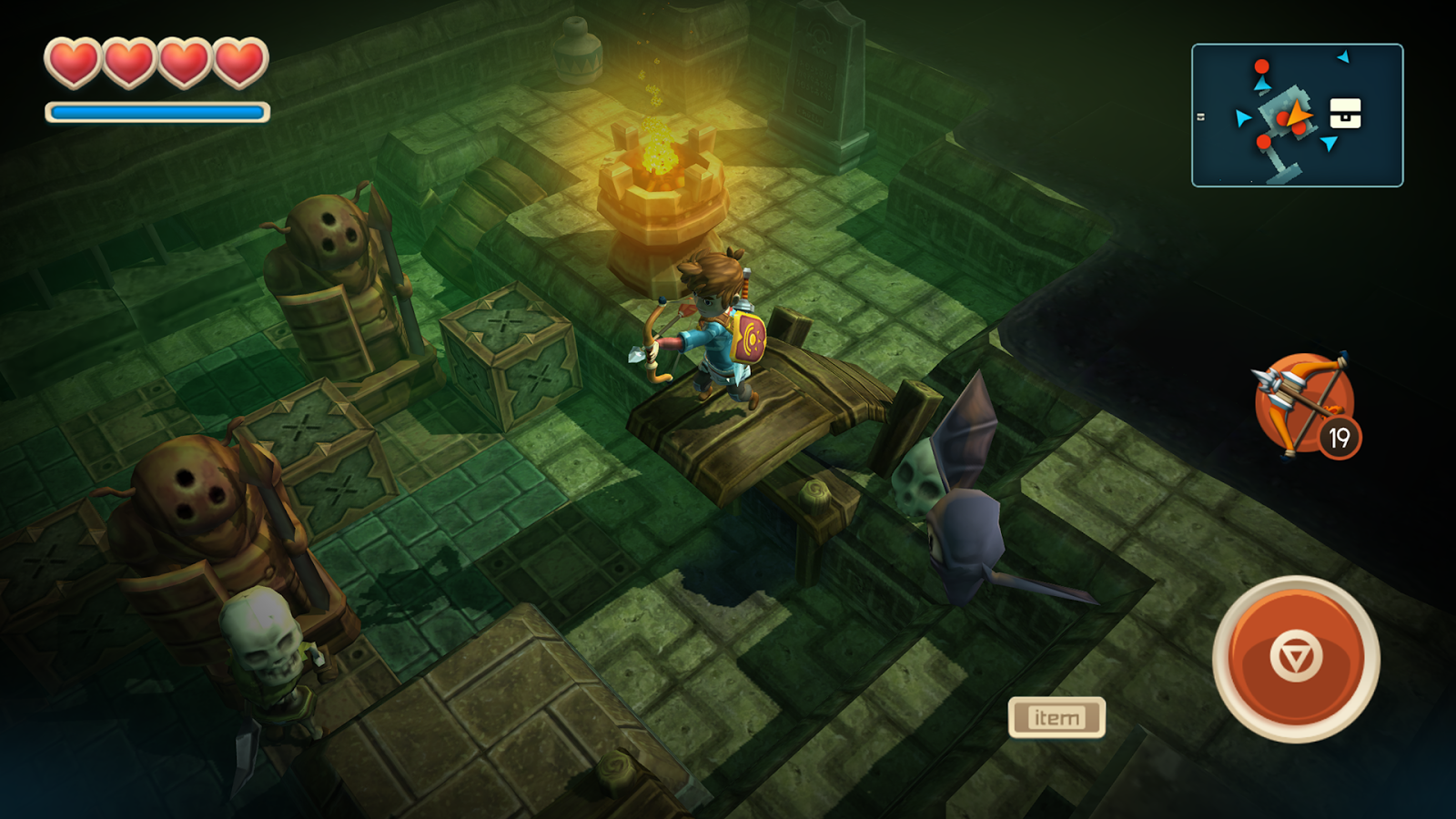Tap the small chest marker on the minimap's left edge
The image size is (1456, 819).
(x=1200, y=116)
